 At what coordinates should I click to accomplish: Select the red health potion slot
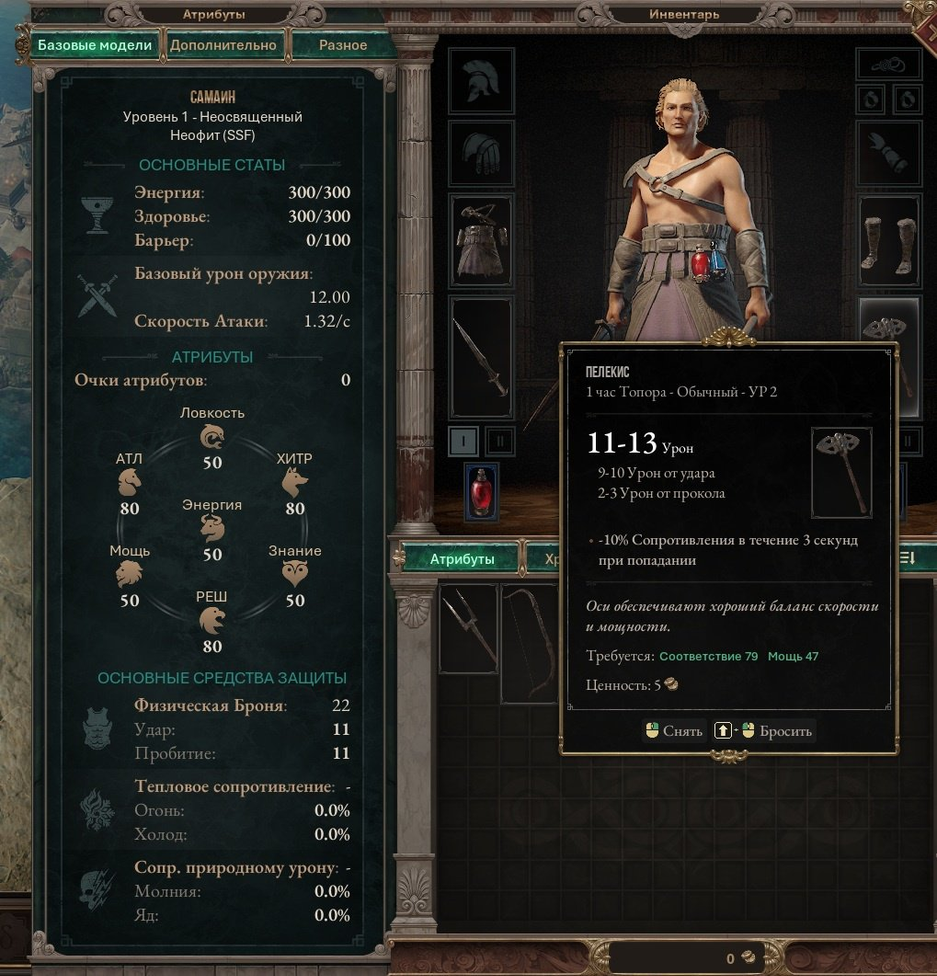(x=482, y=492)
